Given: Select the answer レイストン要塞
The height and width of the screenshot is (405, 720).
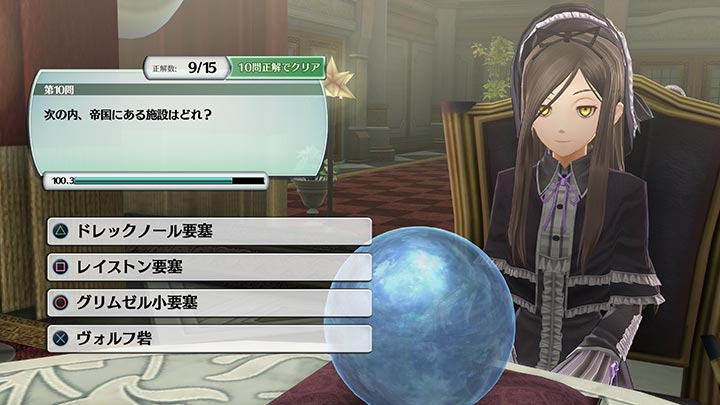Looking at the screenshot, I should click(x=208, y=267).
